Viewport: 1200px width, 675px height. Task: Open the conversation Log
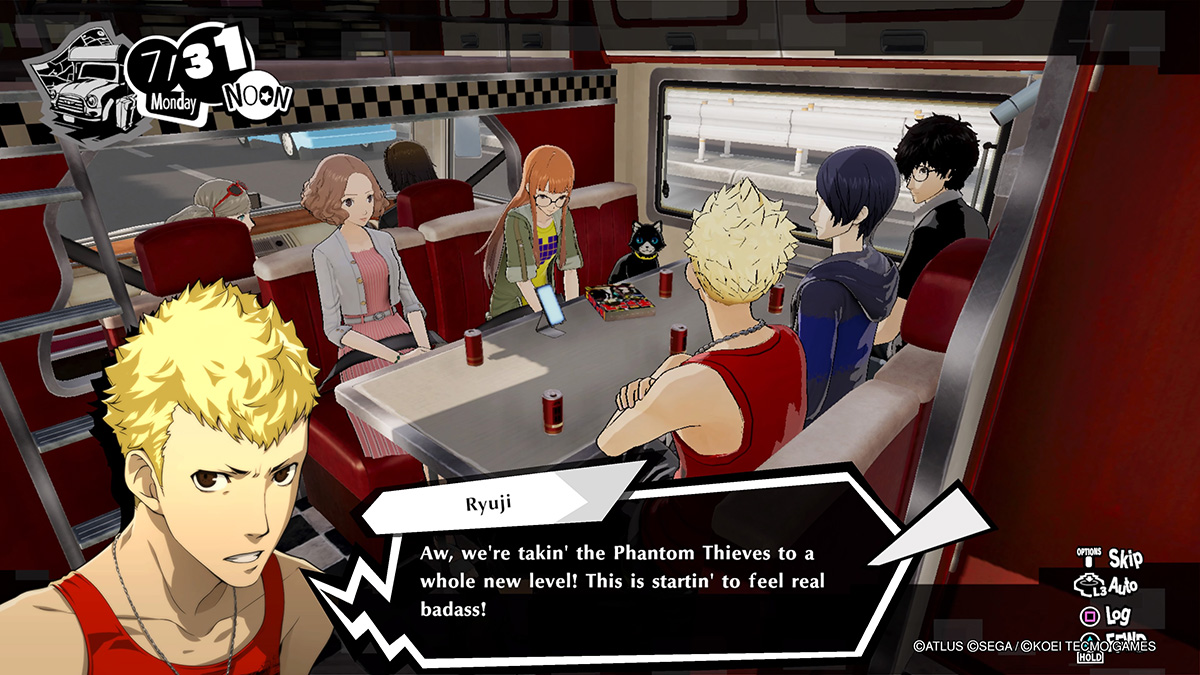pos(1106,614)
